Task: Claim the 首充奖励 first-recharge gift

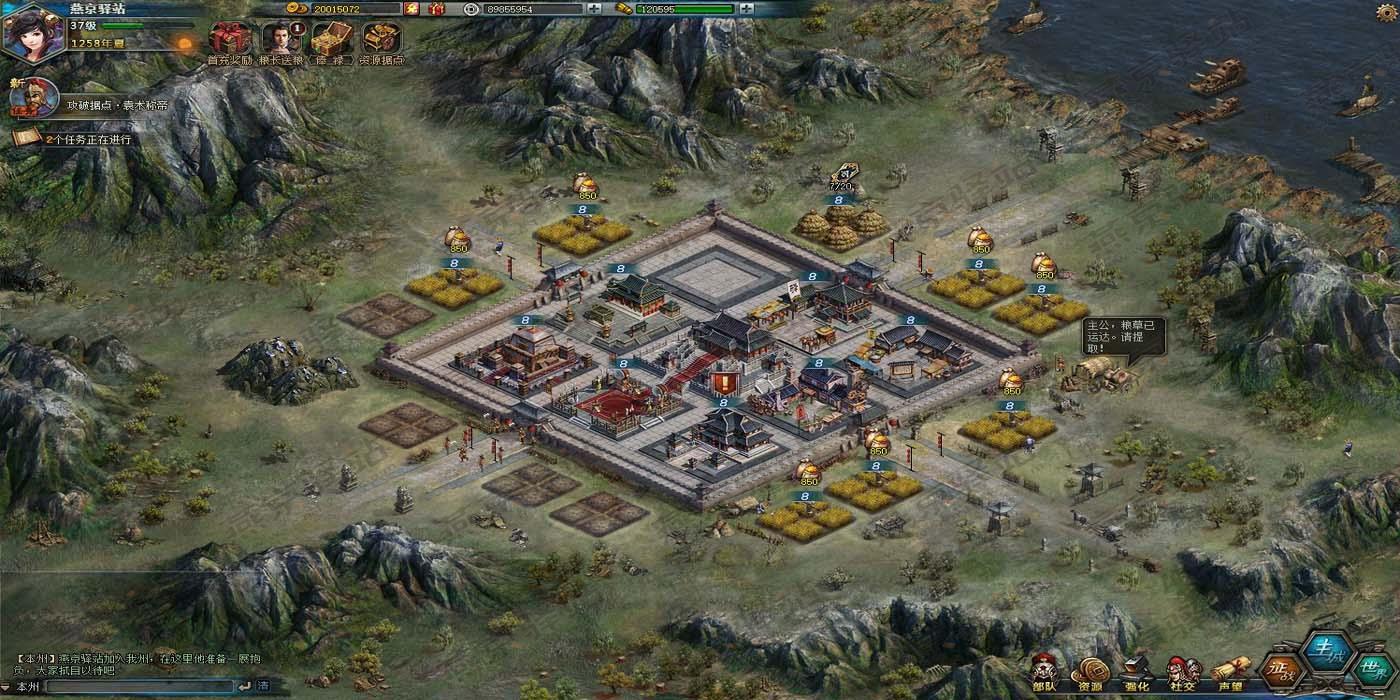Action: pyautogui.click(x=225, y=41)
